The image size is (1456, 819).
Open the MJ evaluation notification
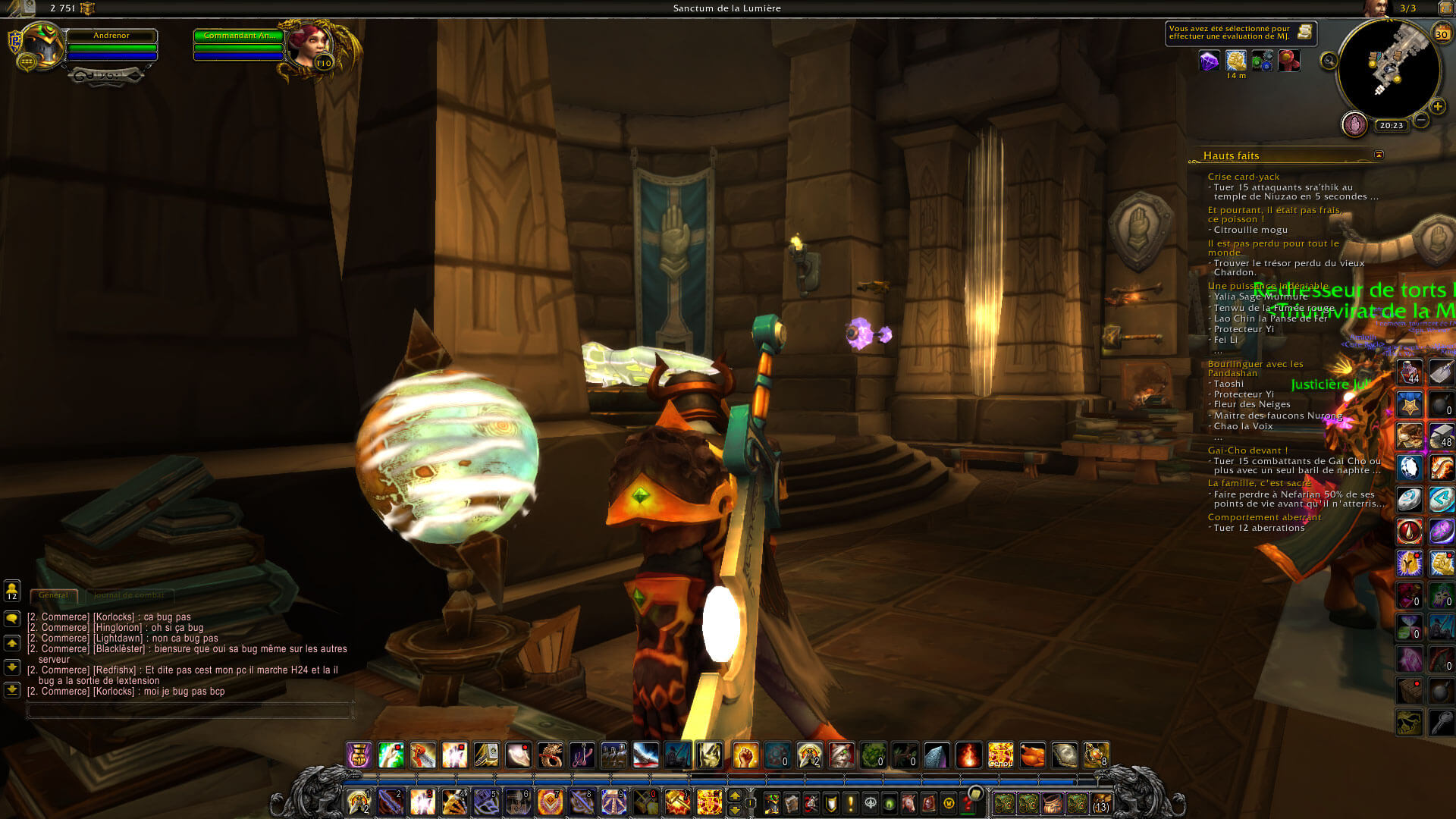point(1241,33)
